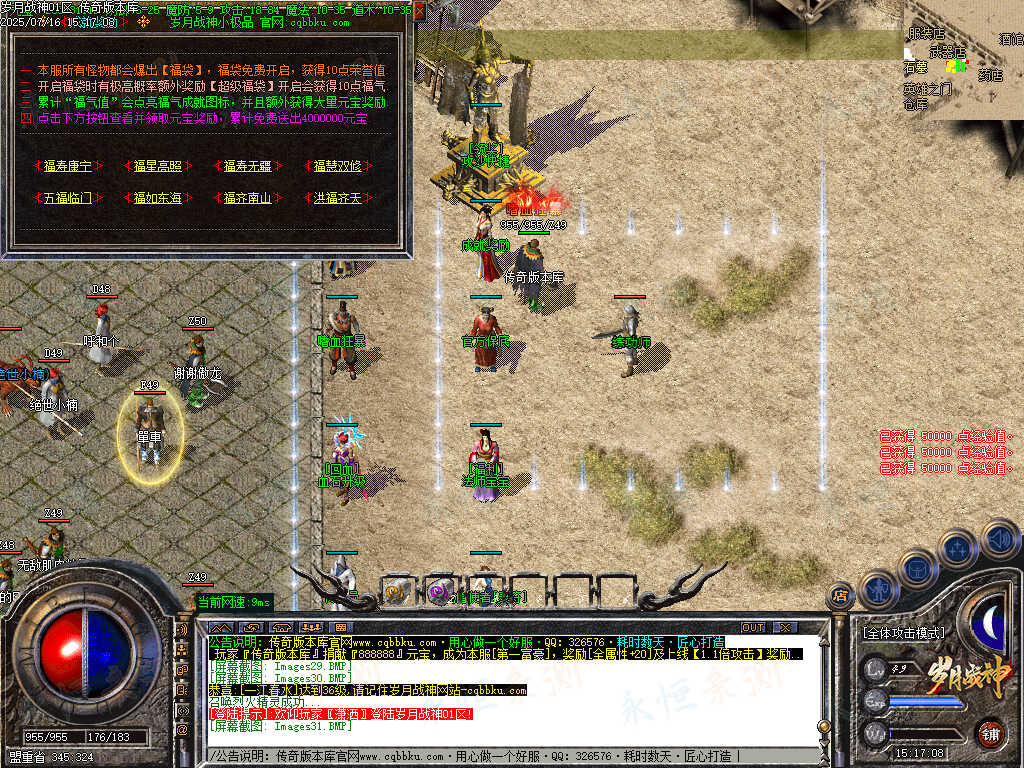
Task: Click the 福慧双修 reward link
Action: (338, 166)
